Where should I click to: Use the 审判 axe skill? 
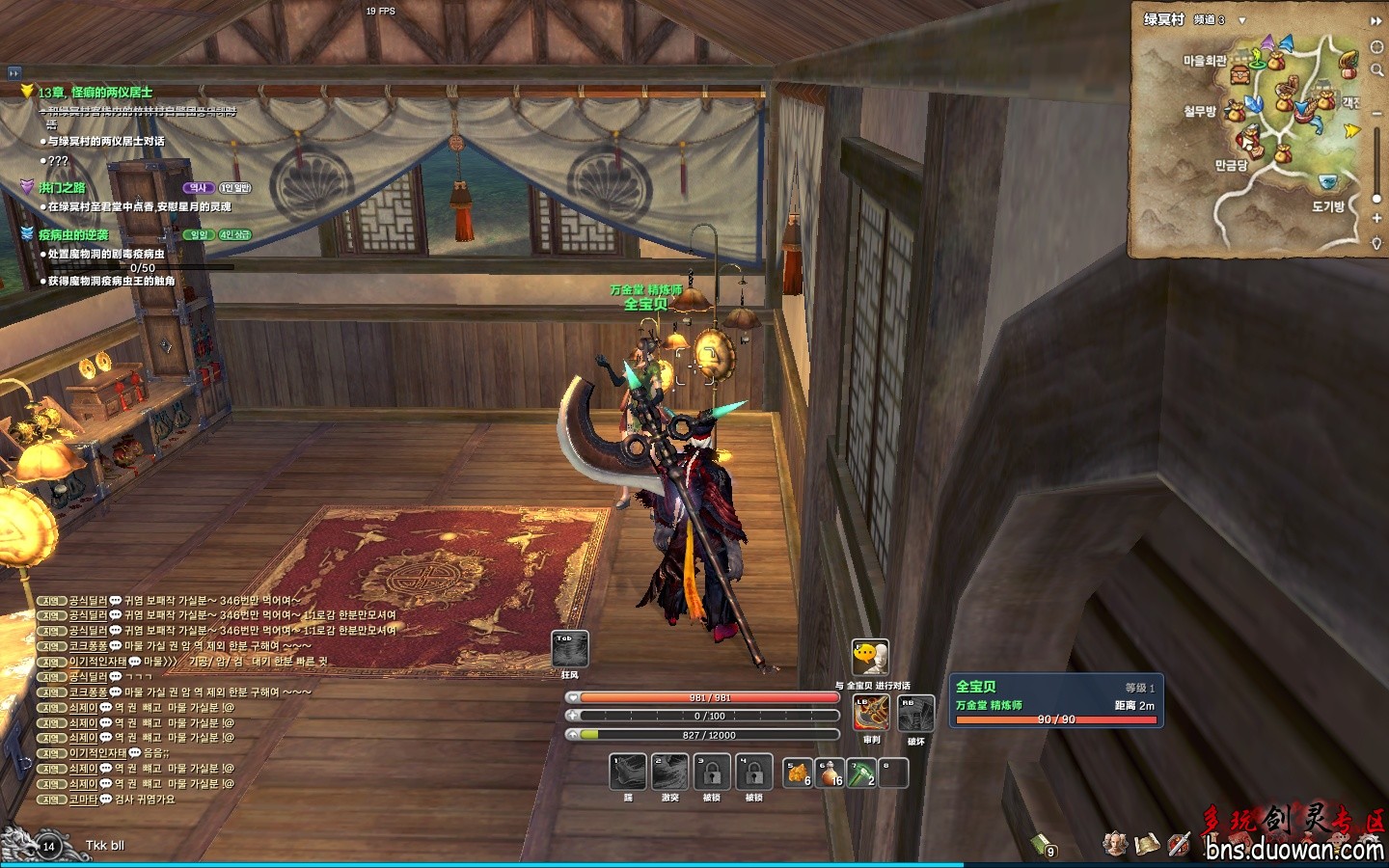(x=871, y=714)
